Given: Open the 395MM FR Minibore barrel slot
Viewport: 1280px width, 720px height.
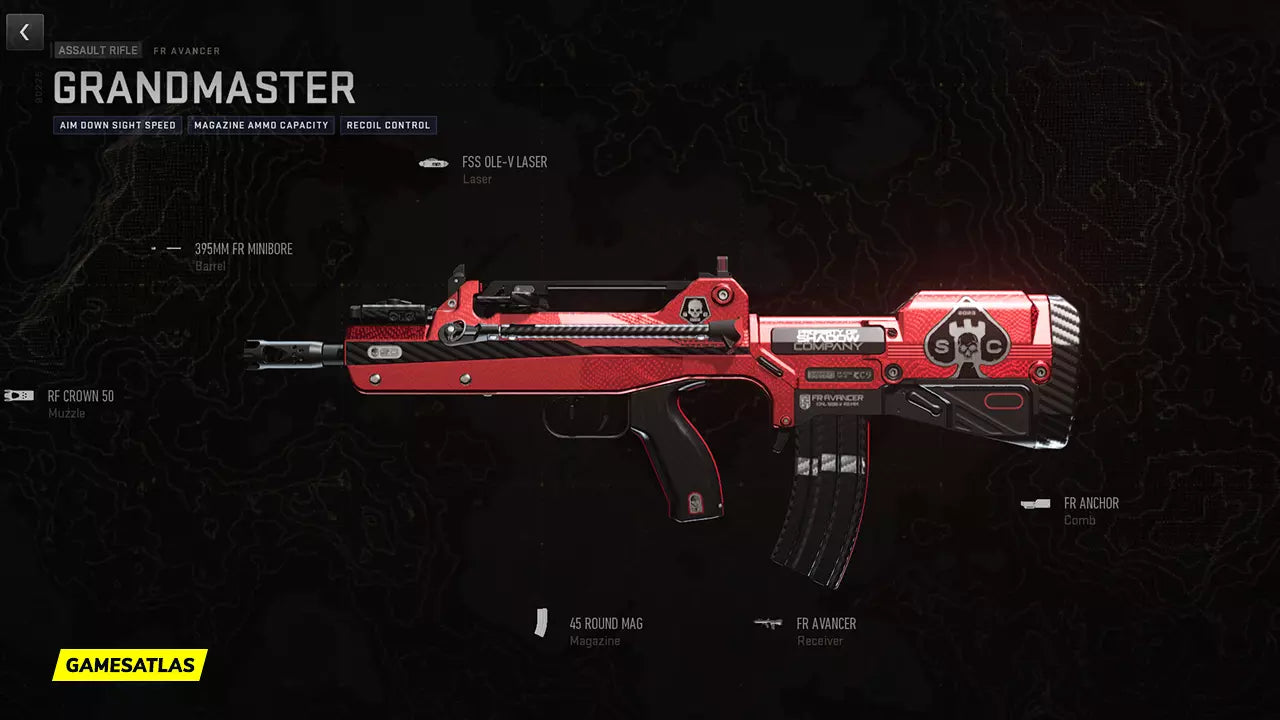Looking at the screenshot, I should [243, 249].
